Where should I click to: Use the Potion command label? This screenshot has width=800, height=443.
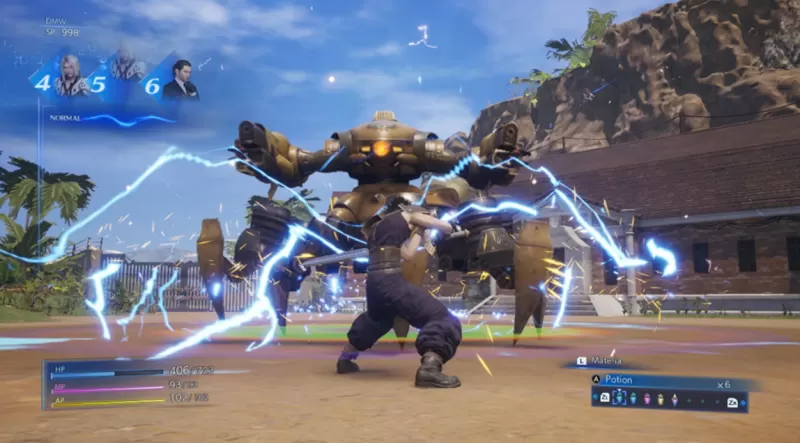coord(619,380)
